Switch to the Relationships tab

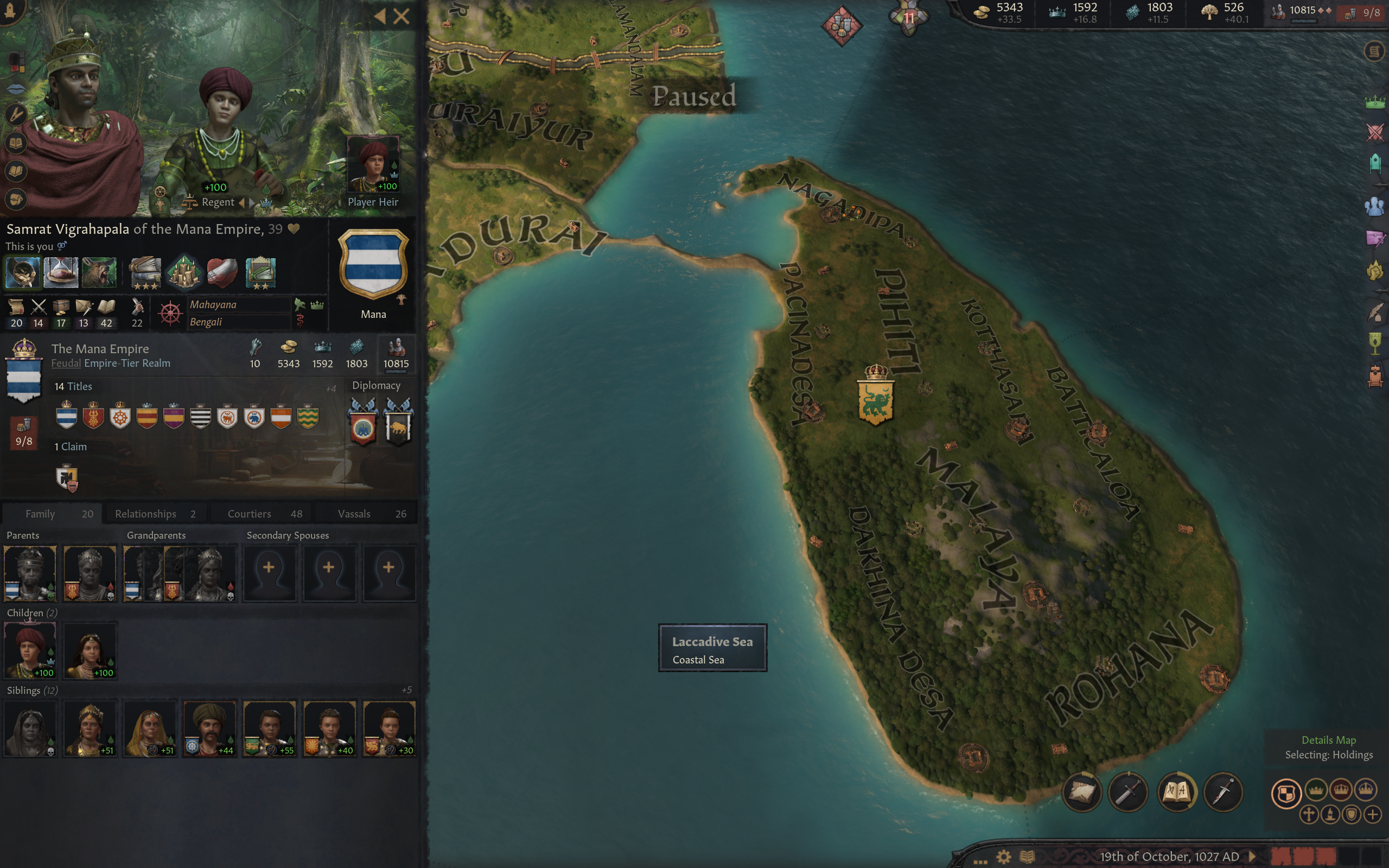(155, 514)
